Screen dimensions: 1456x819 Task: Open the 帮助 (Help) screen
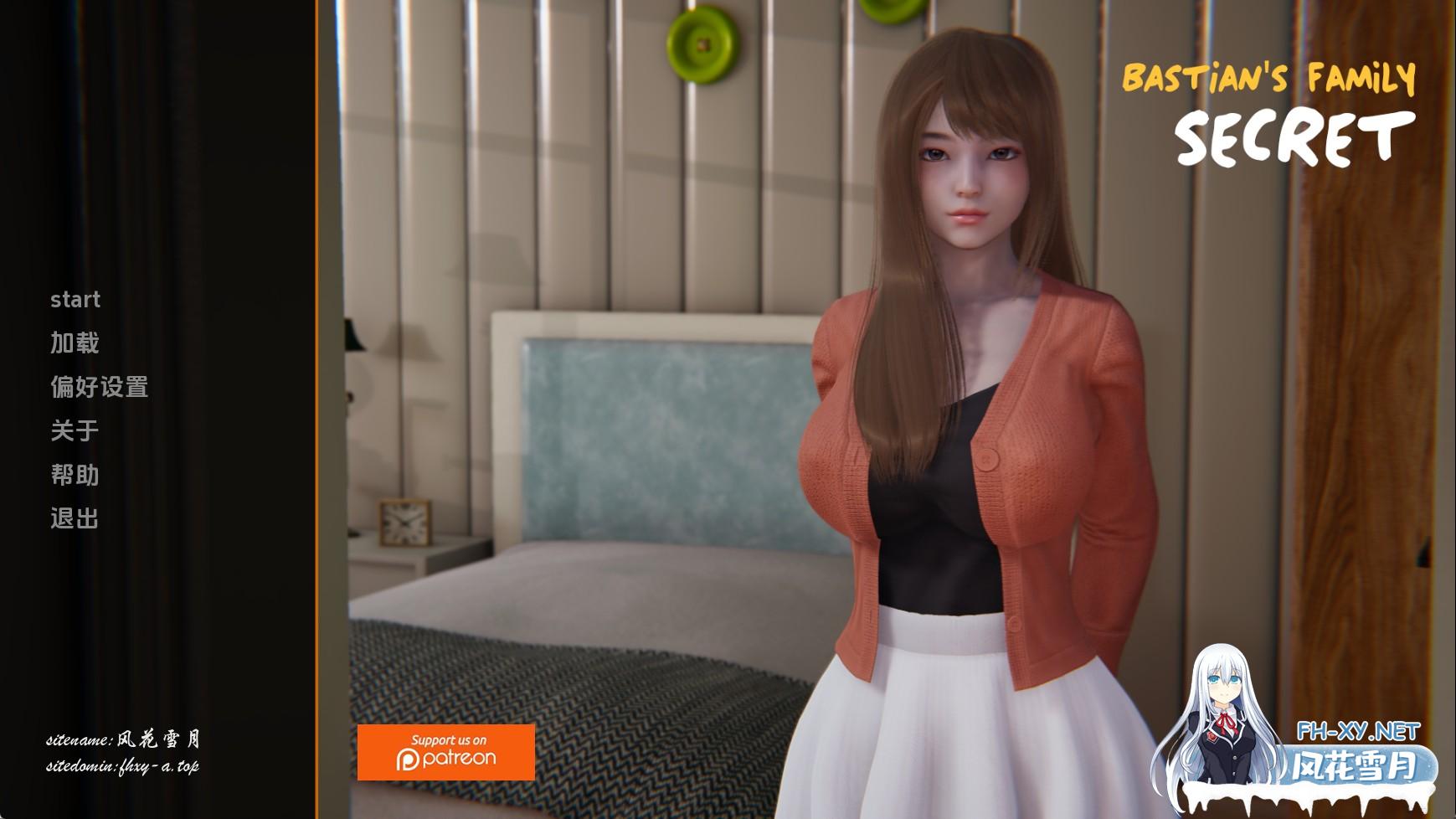(75, 475)
